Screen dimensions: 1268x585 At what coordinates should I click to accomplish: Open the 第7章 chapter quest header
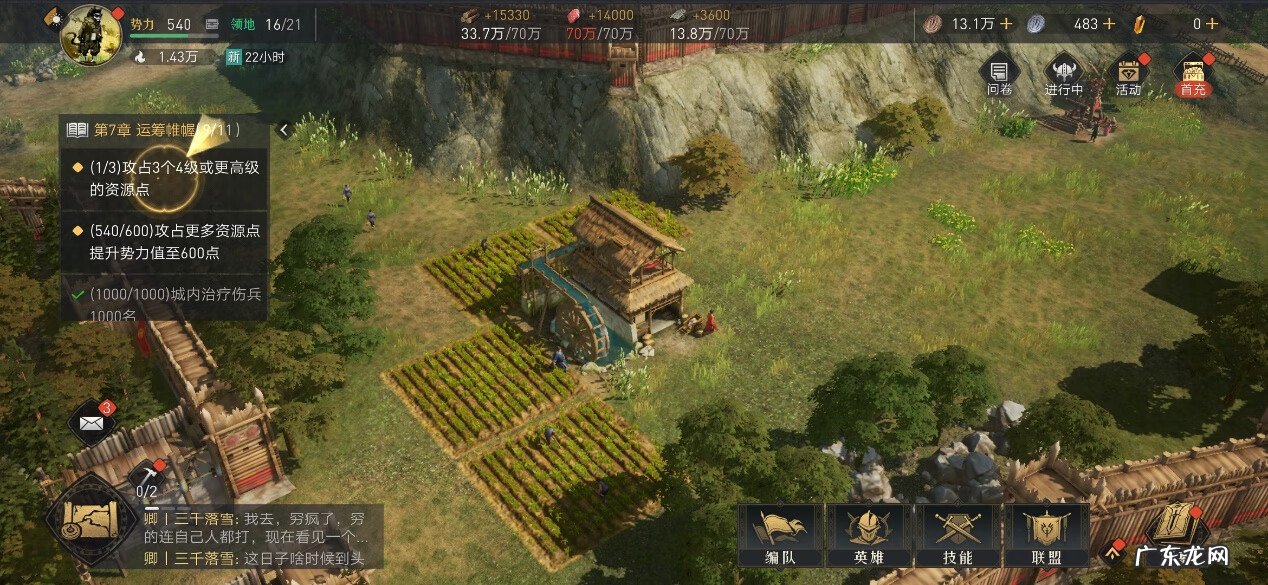pos(165,129)
